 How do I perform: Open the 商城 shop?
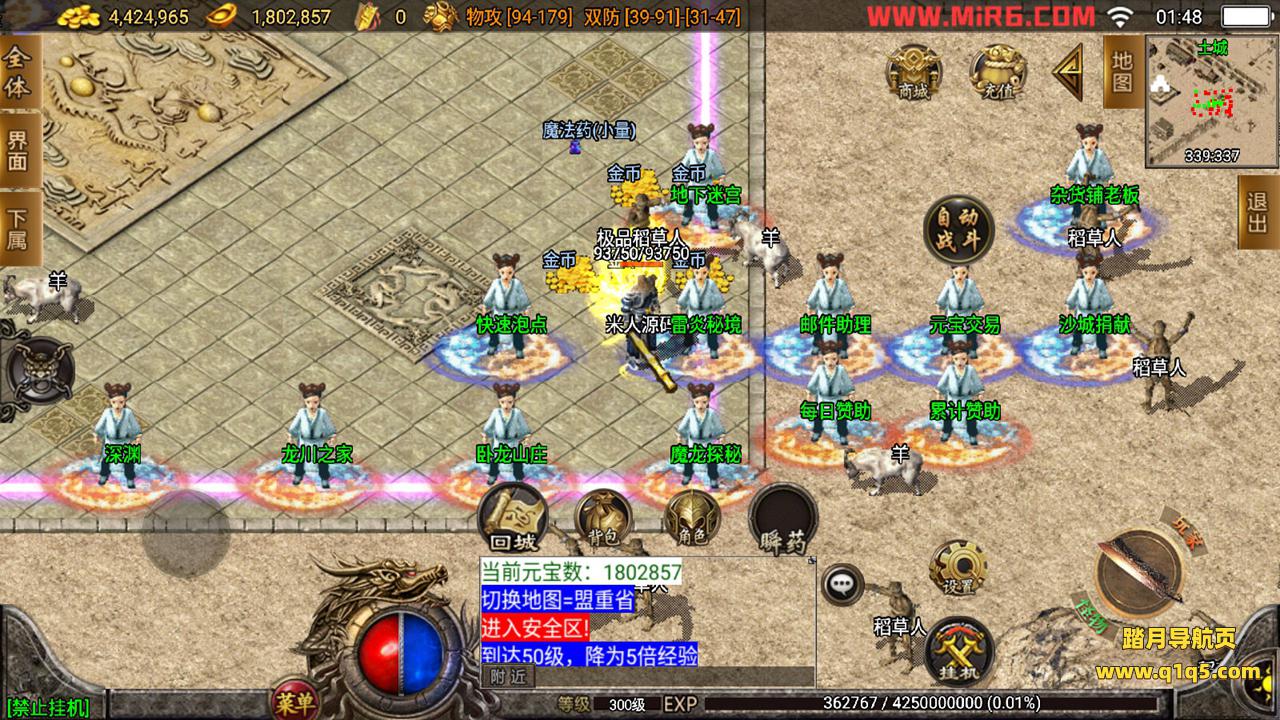[913, 73]
